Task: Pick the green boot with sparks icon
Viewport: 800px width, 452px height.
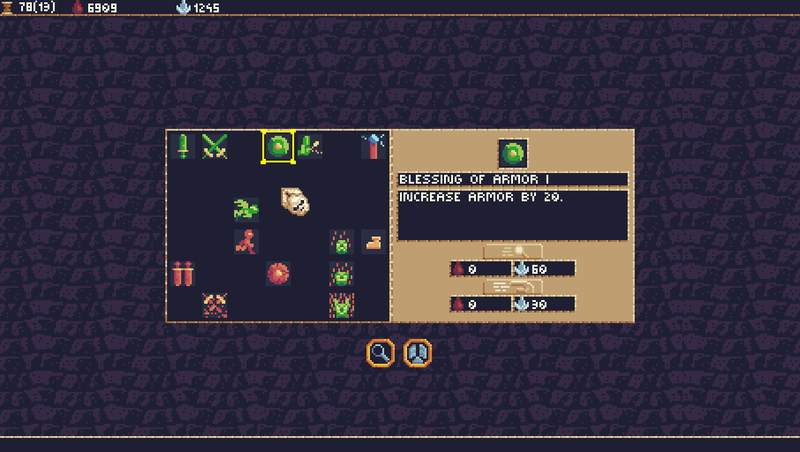Action: coord(308,147)
